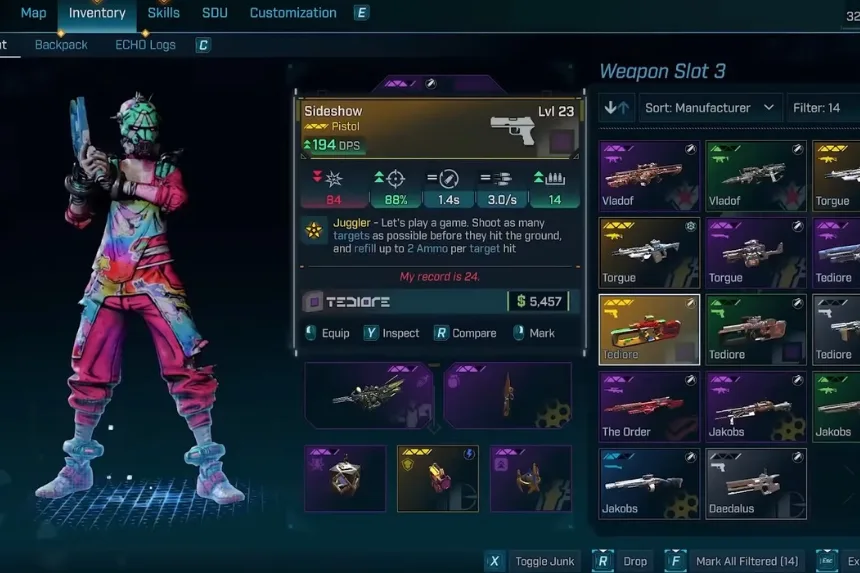
Task: Select the equipped lantern-shaped gear slot
Action: click(x=345, y=478)
